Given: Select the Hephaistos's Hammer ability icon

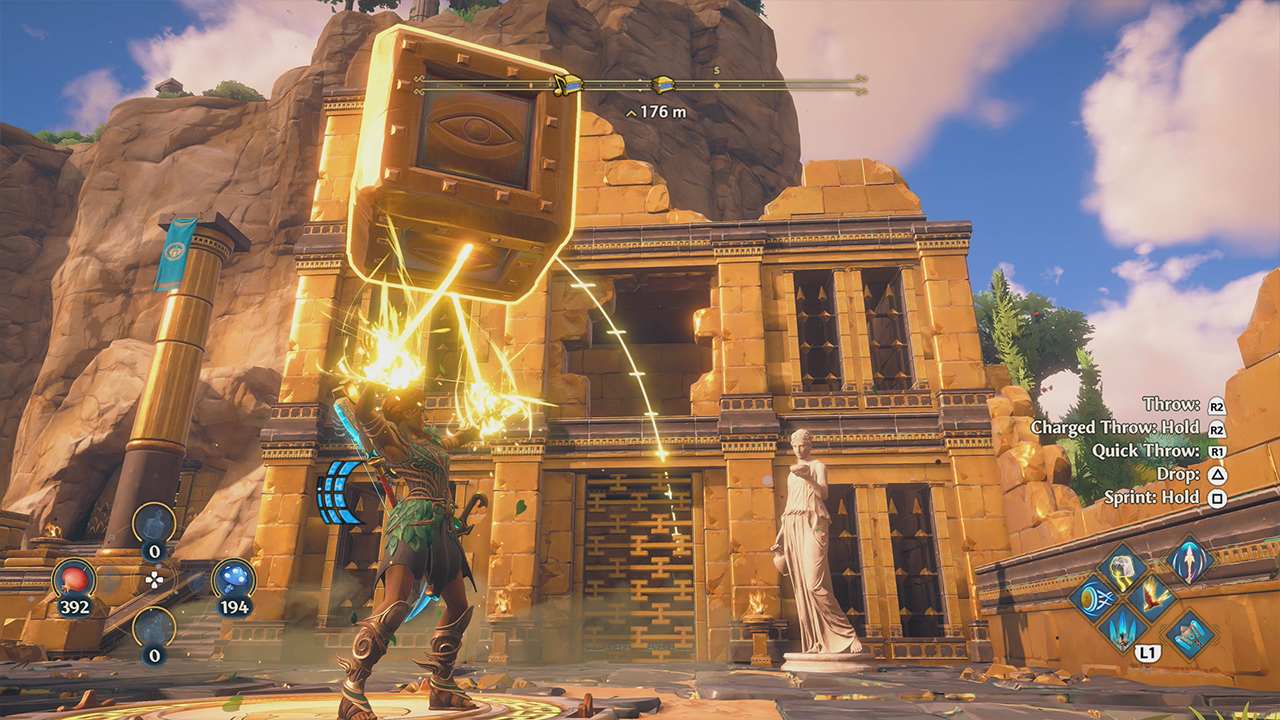Looking at the screenshot, I should pos(1188,635).
